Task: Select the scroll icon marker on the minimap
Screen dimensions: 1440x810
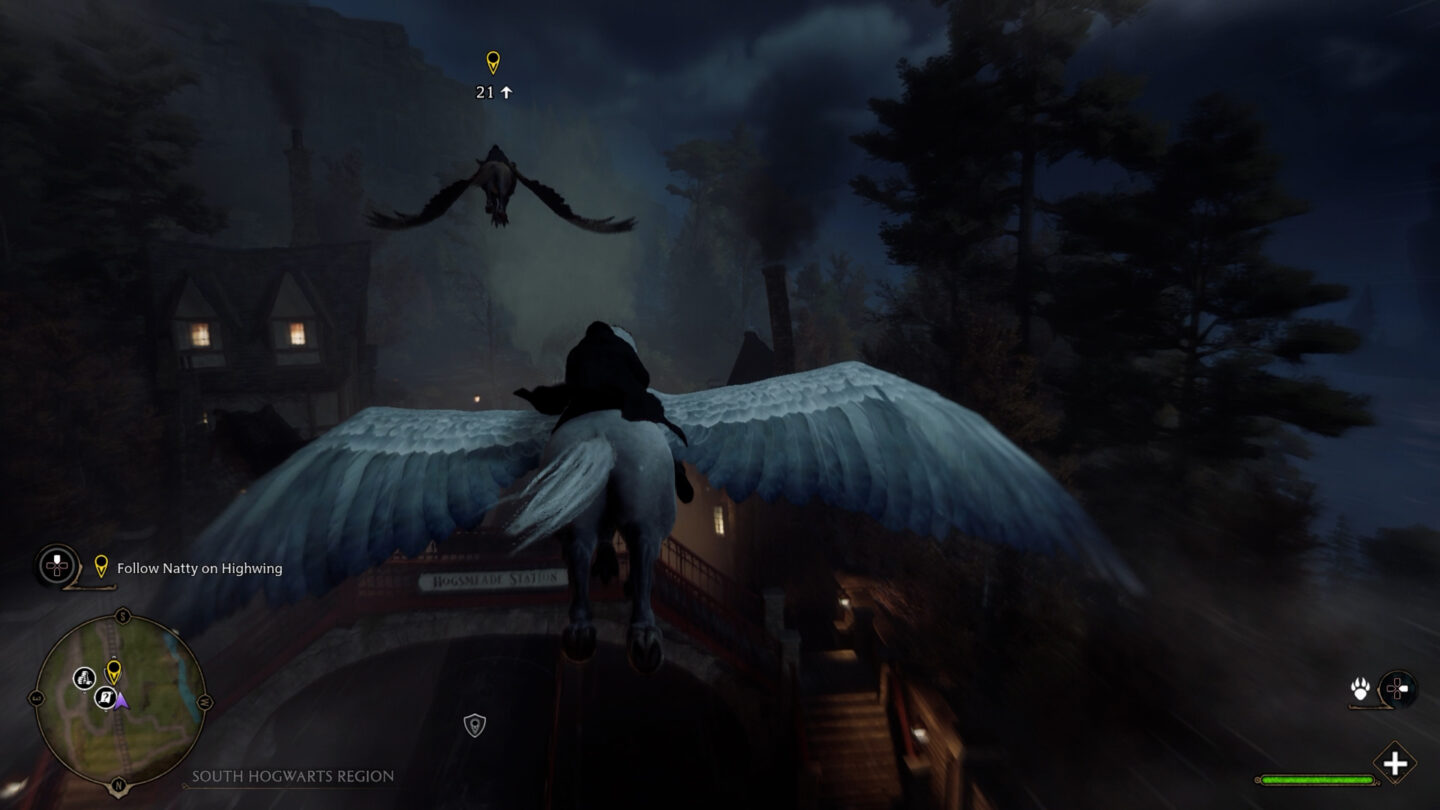Action: click(104, 697)
